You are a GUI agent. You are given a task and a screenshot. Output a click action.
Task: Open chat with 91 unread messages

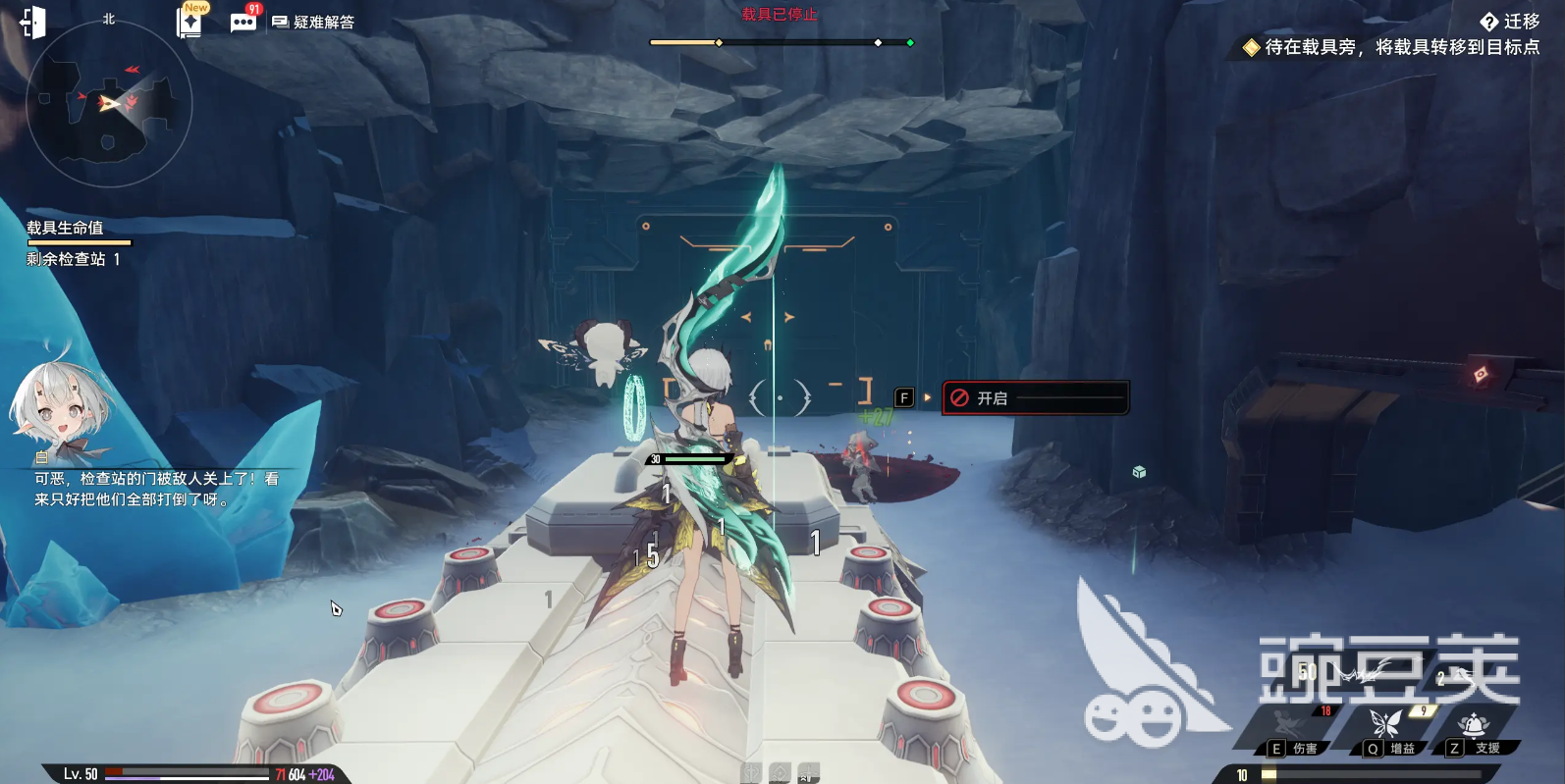tap(243, 21)
